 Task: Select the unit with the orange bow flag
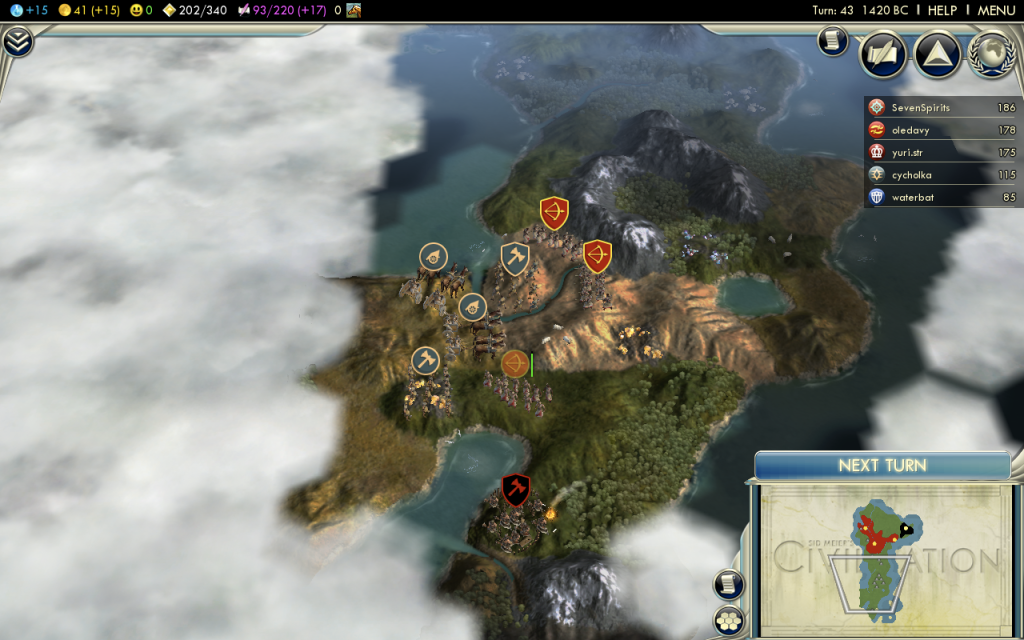click(515, 364)
